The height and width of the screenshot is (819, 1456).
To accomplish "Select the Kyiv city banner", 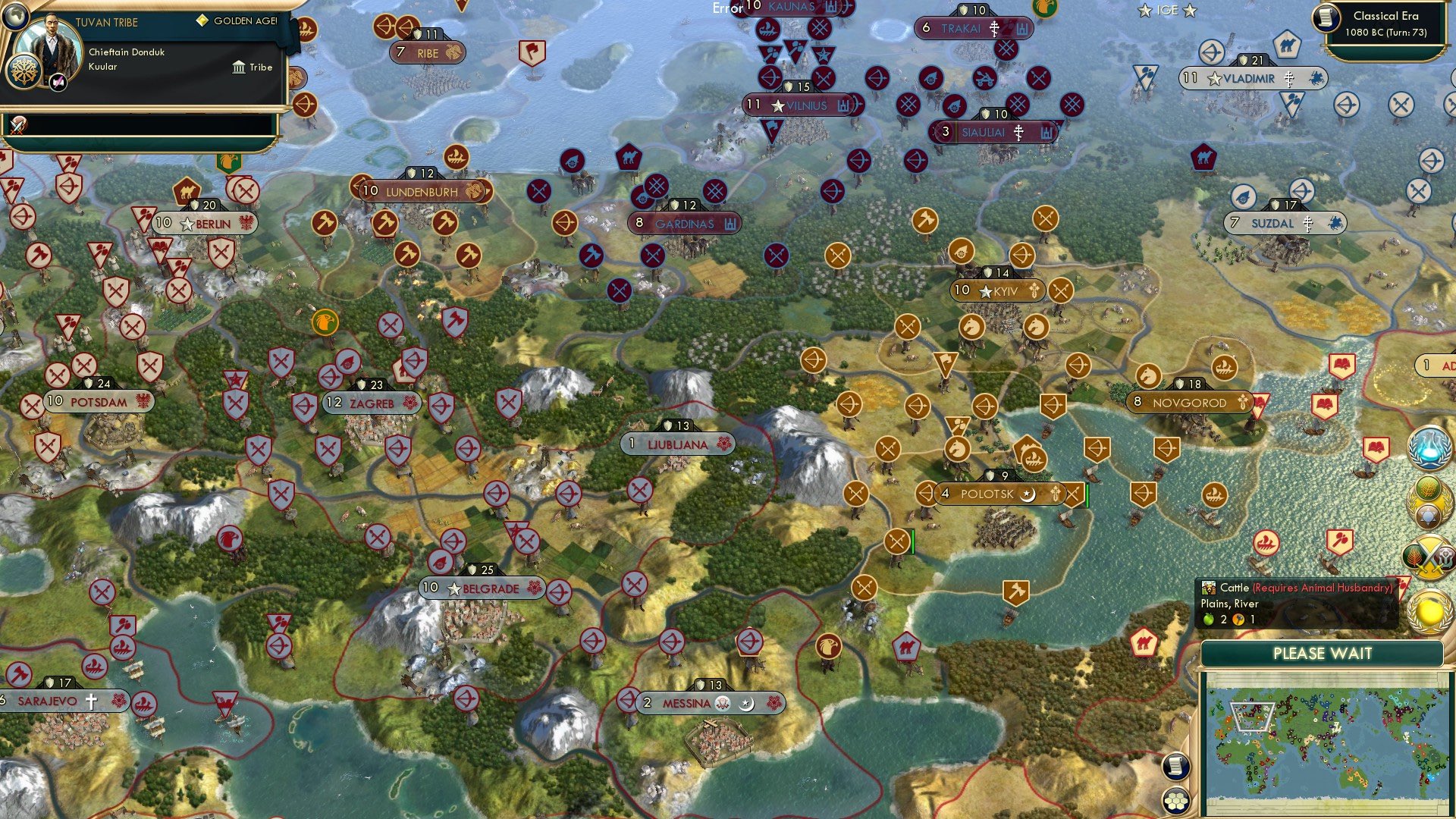I will [997, 290].
